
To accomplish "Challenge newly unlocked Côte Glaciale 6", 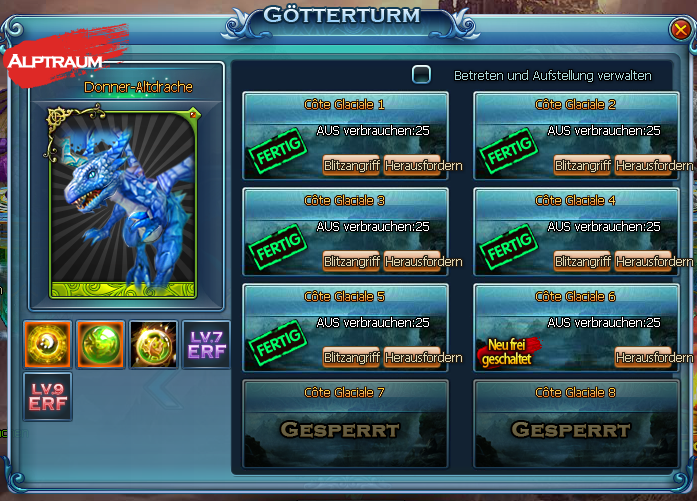I will [x=643, y=357].
